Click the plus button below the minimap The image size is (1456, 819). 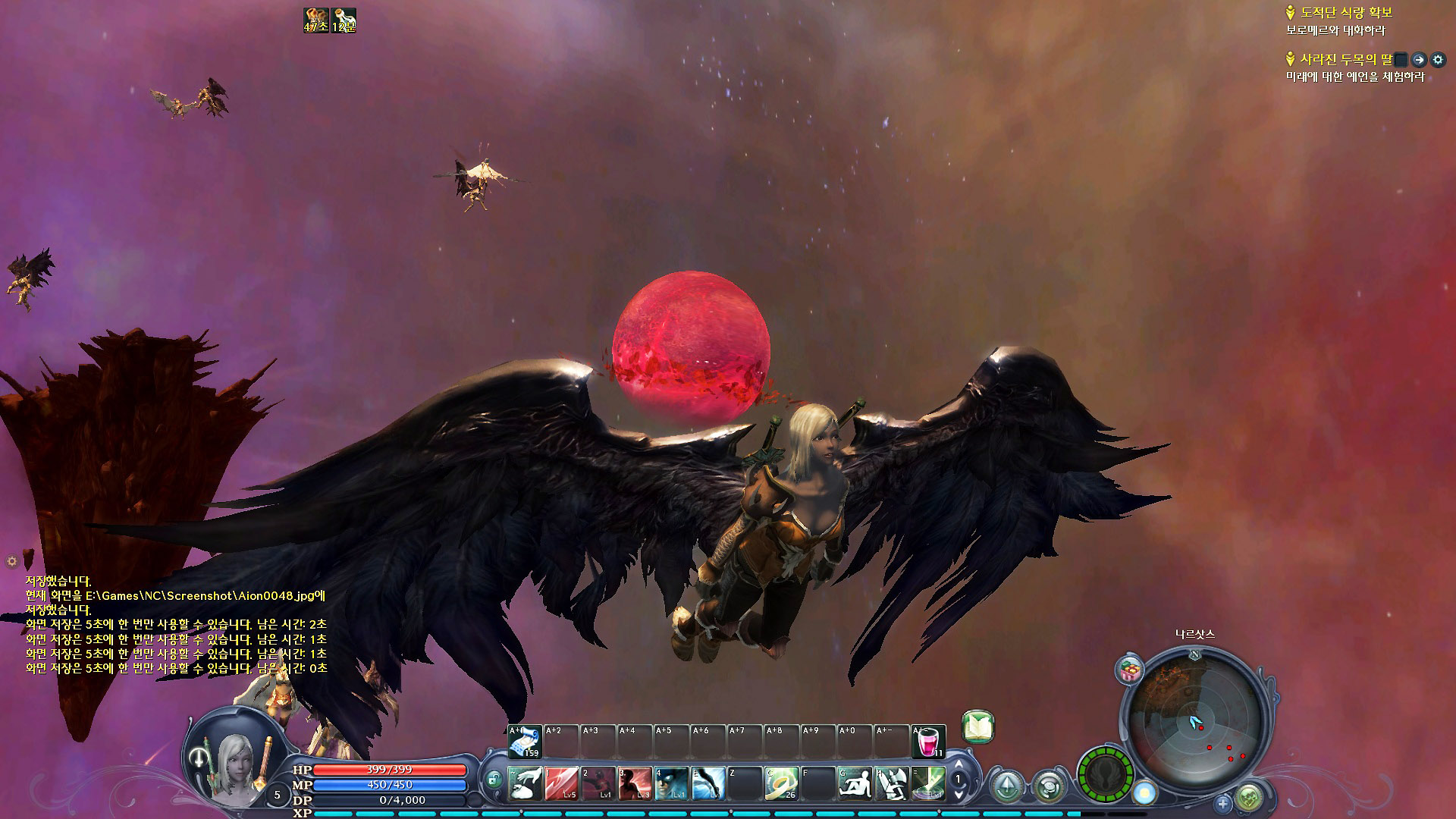coord(1222,802)
